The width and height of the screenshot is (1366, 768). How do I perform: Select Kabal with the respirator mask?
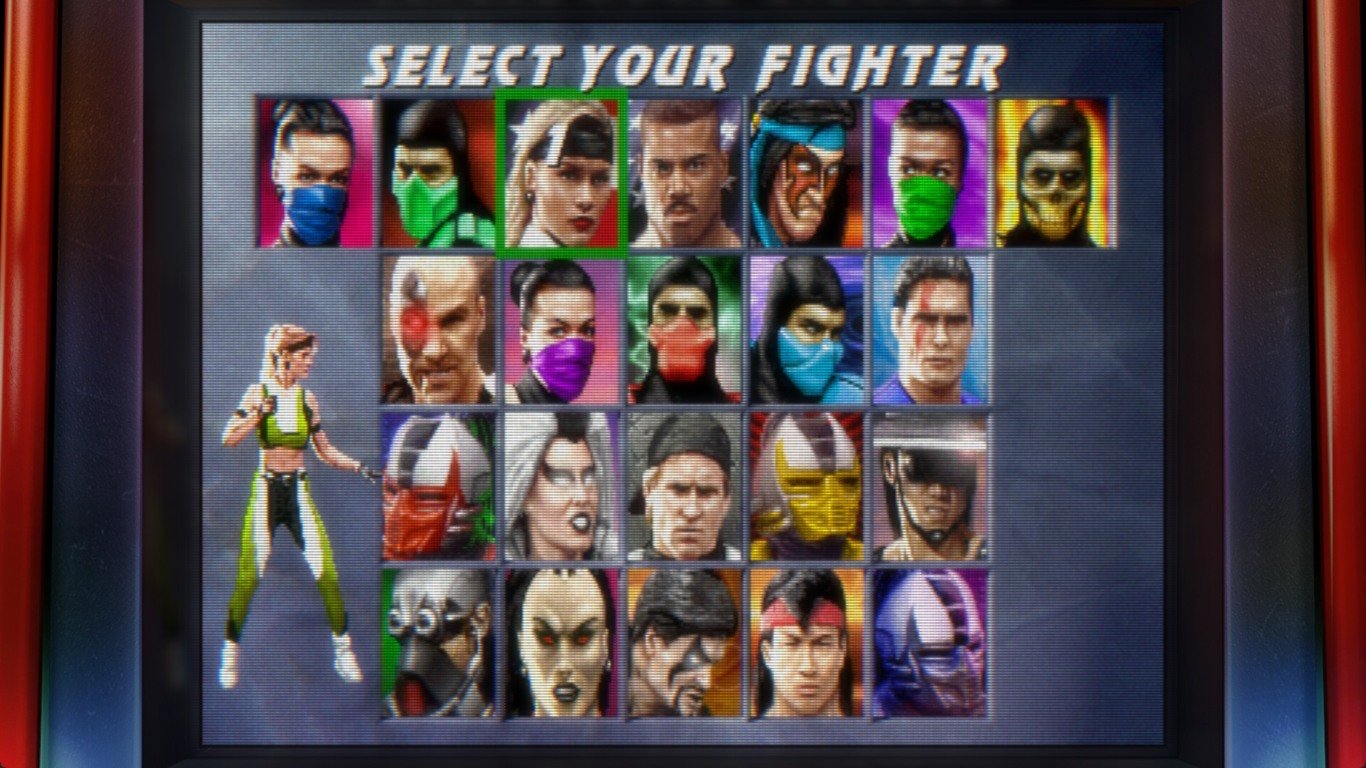(438, 643)
